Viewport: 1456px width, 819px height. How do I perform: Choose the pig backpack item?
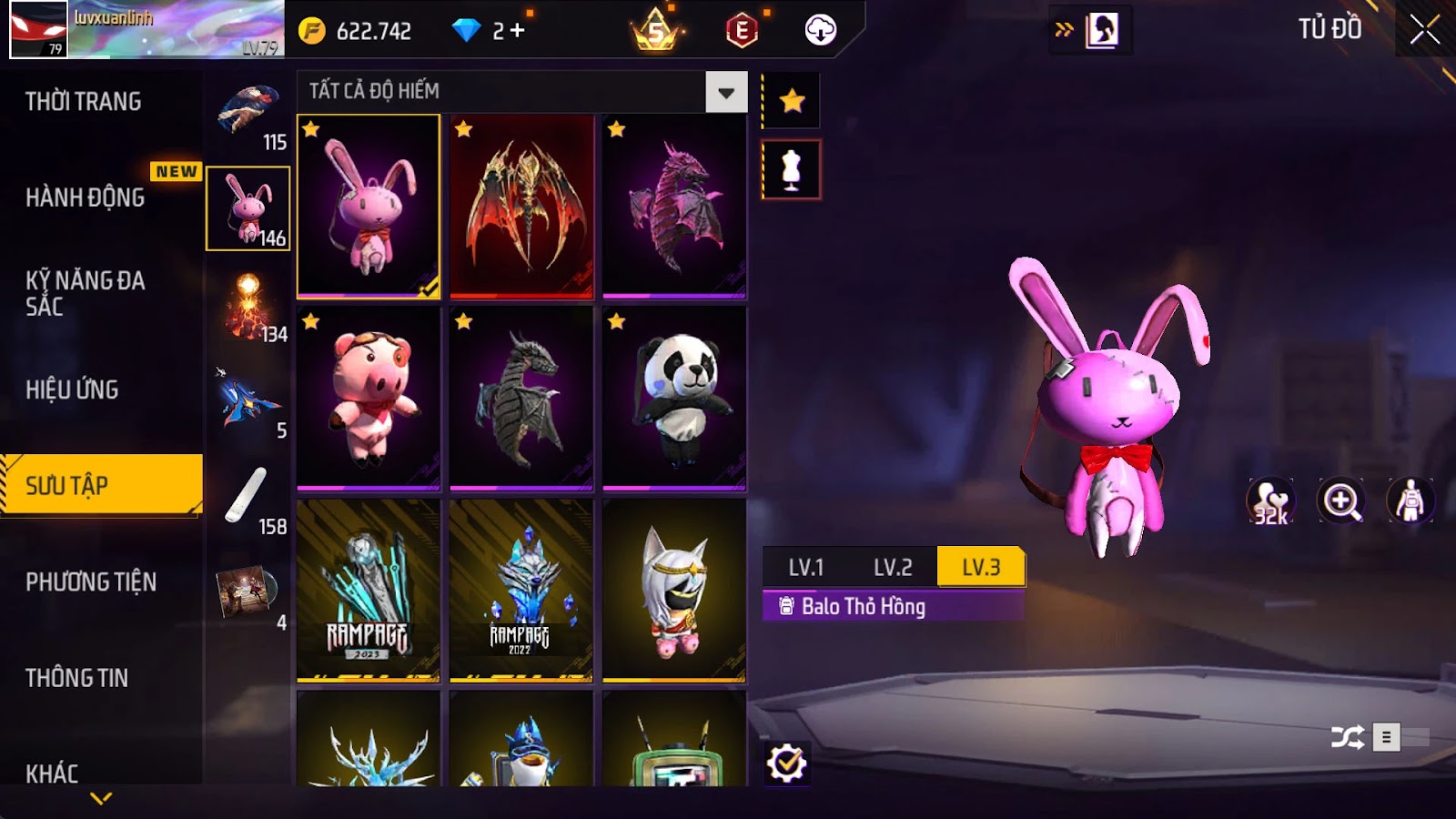click(369, 398)
